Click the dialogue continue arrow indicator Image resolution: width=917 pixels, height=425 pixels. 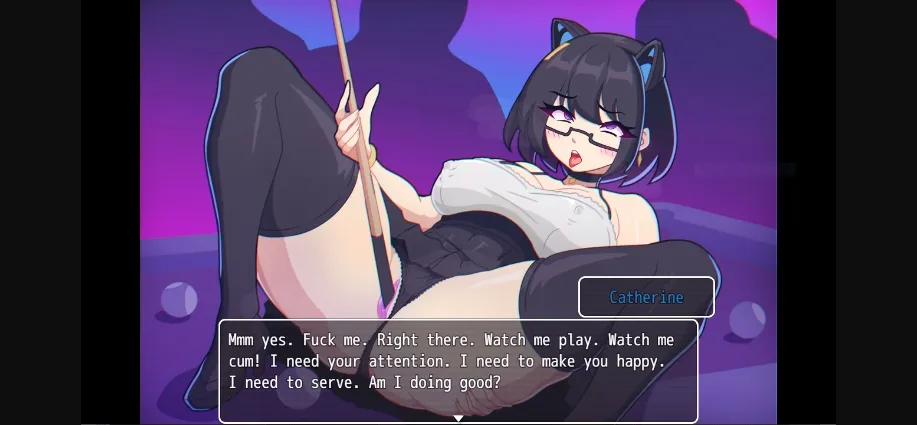(458, 418)
